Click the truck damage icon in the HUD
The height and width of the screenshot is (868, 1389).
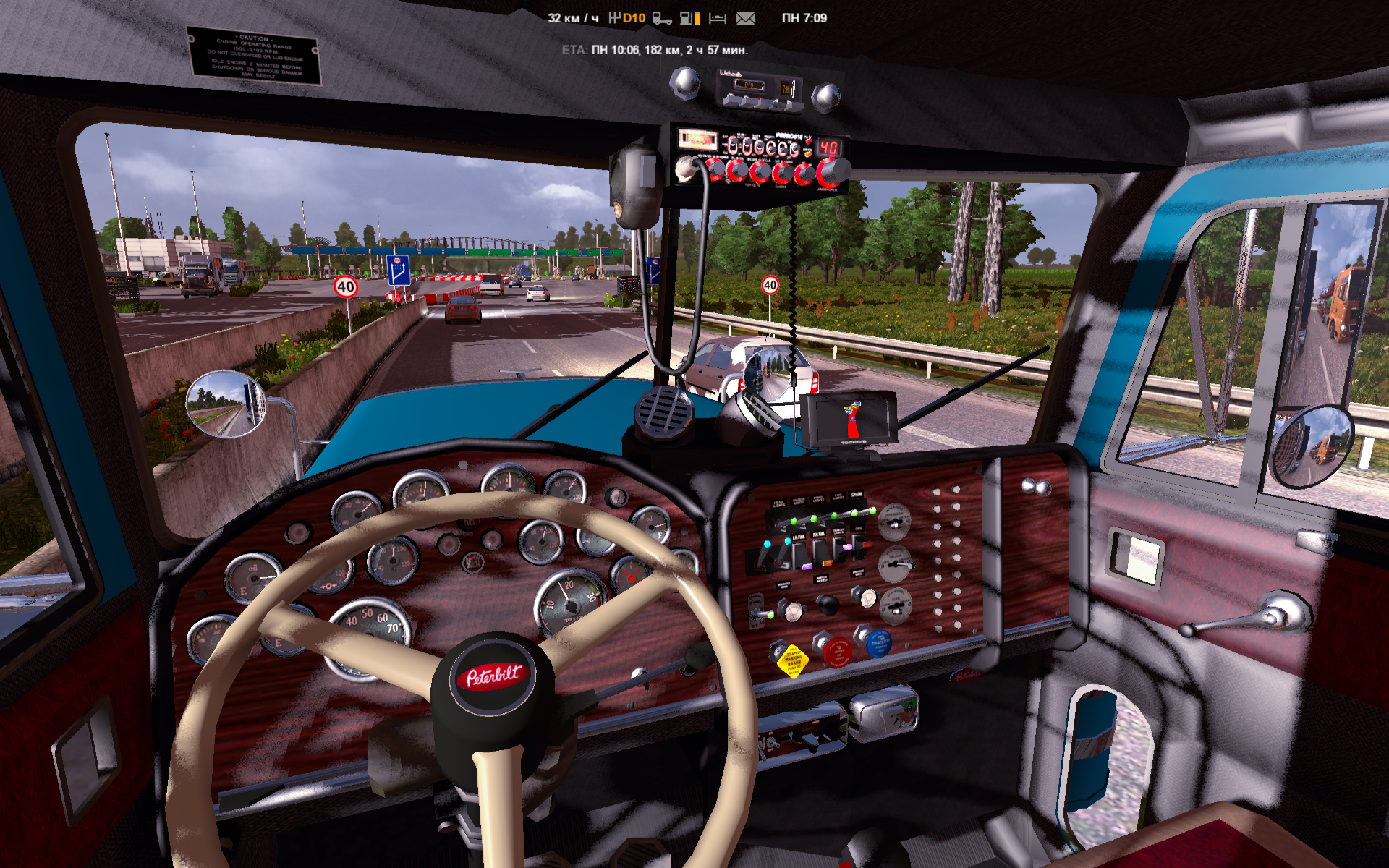662,19
